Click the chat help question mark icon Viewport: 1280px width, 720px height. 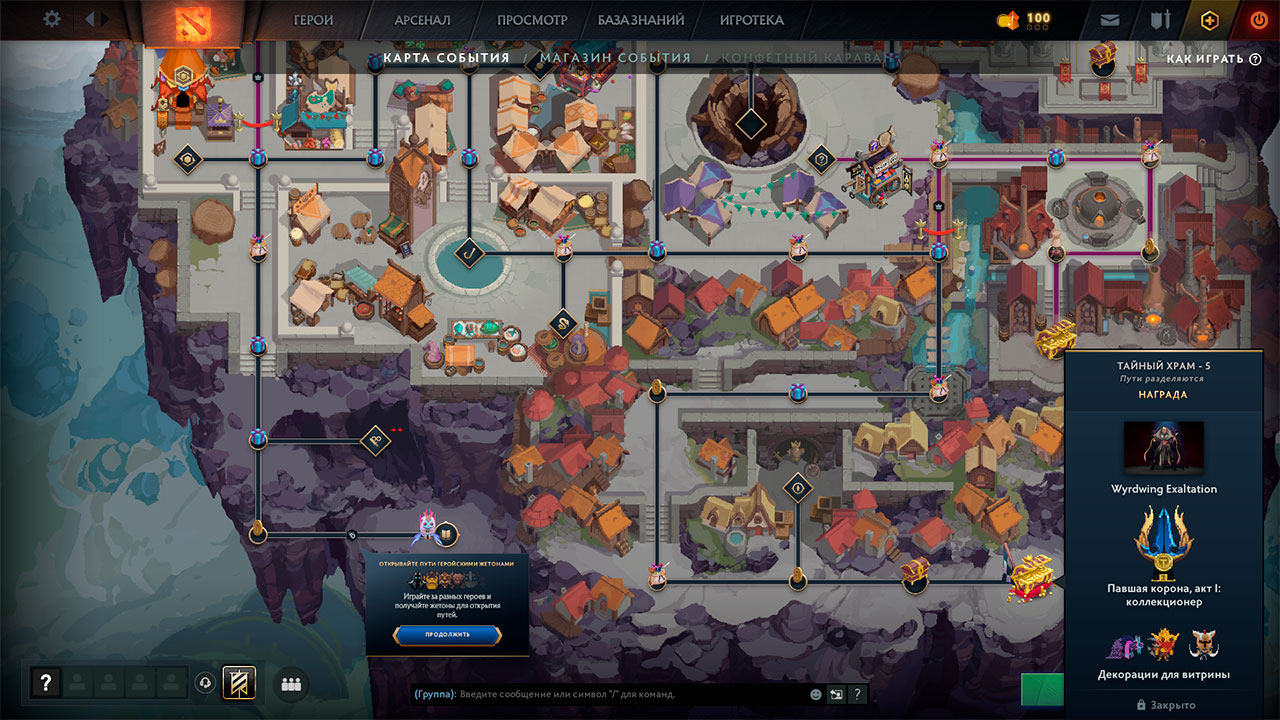click(x=857, y=694)
